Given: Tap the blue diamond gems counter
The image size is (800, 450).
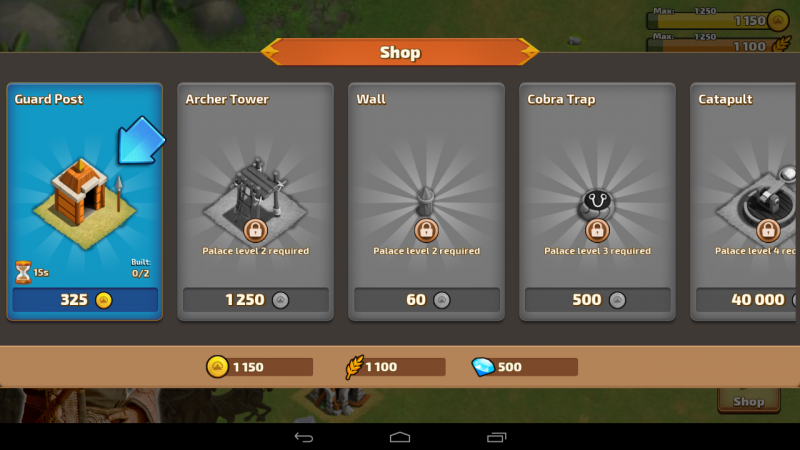Looking at the screenshot, I should coord(525,367).
